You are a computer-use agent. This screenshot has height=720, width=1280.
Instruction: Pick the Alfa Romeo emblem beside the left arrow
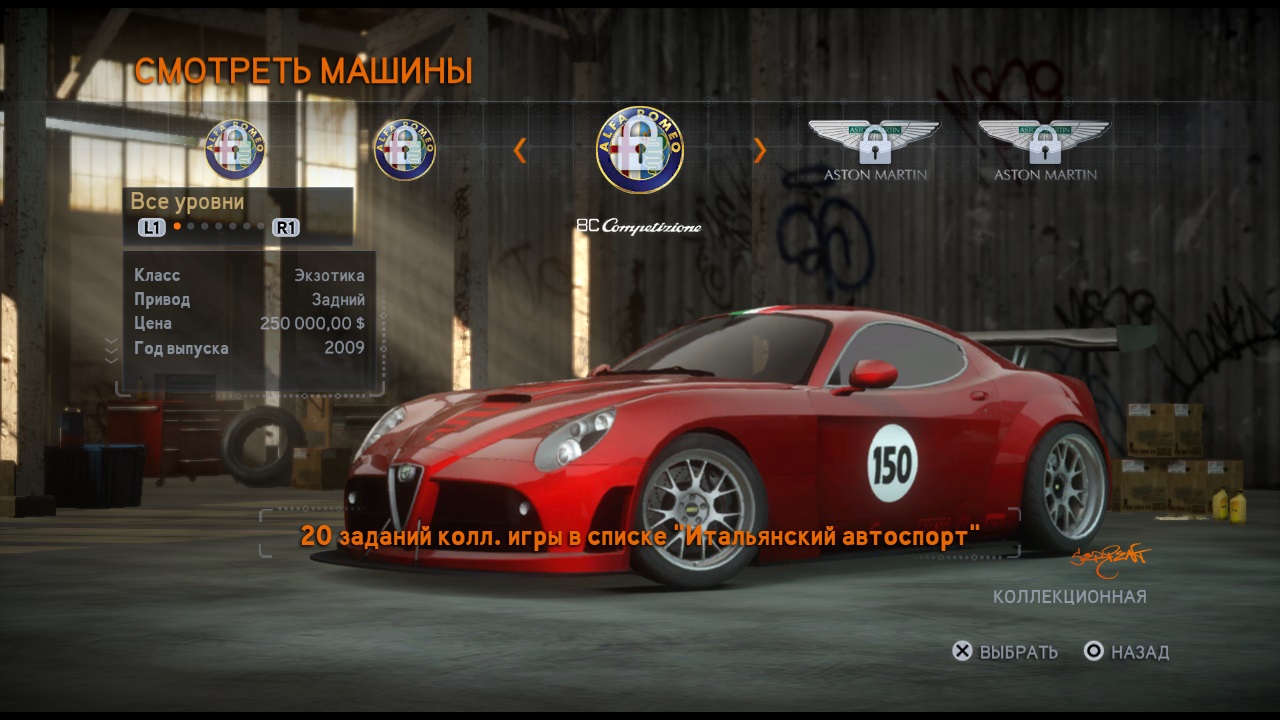(x=405, y=150)
